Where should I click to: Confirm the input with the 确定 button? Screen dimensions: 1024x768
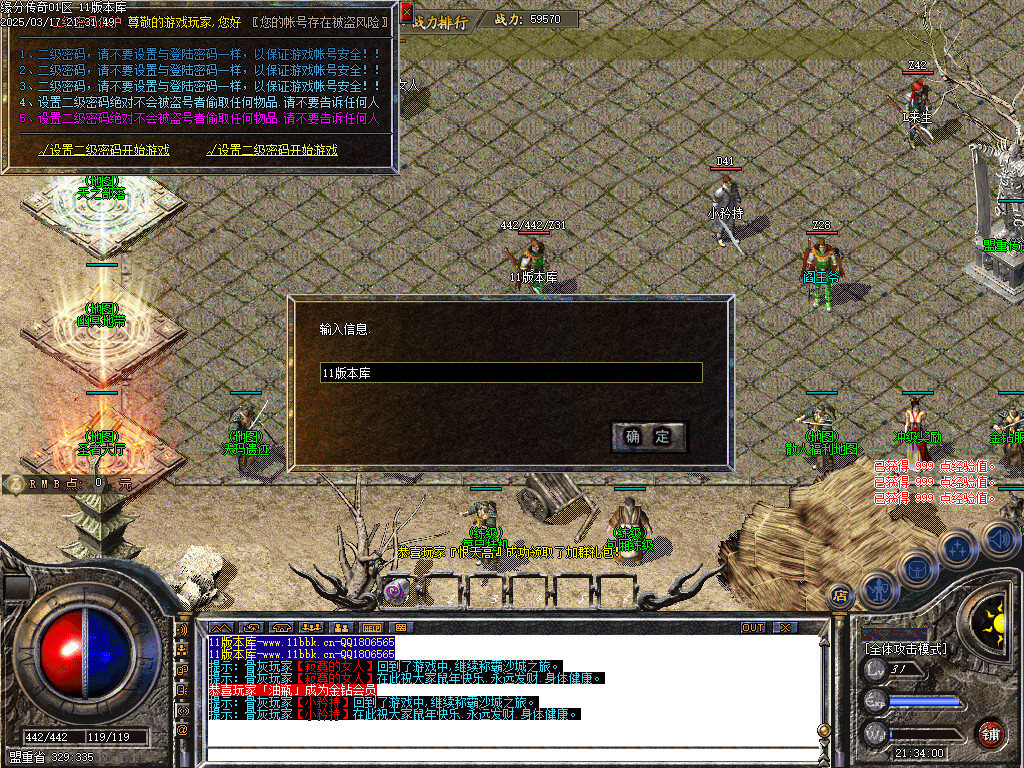click(648, 436)
